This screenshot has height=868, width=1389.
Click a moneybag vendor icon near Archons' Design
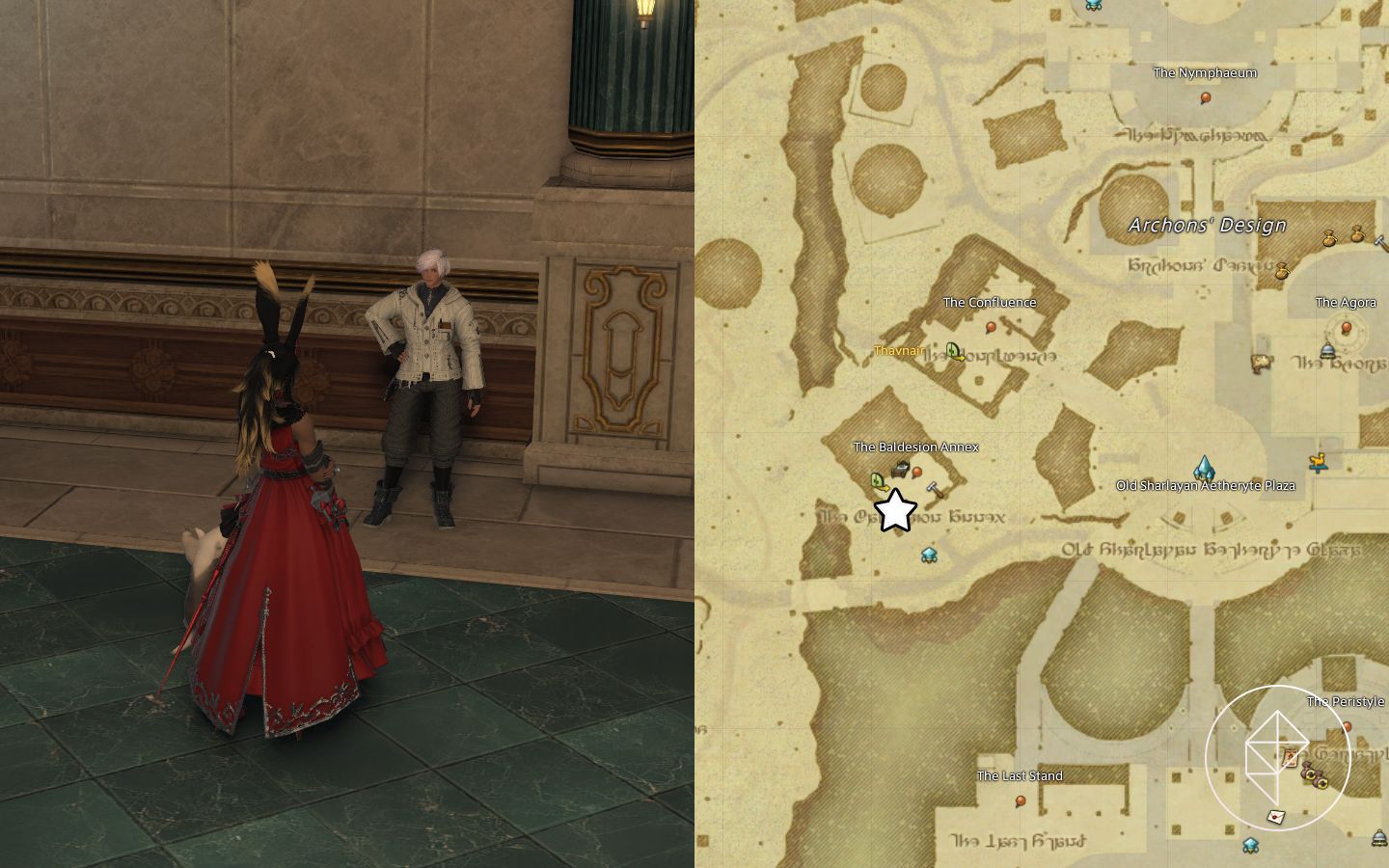click(1329, 238)
